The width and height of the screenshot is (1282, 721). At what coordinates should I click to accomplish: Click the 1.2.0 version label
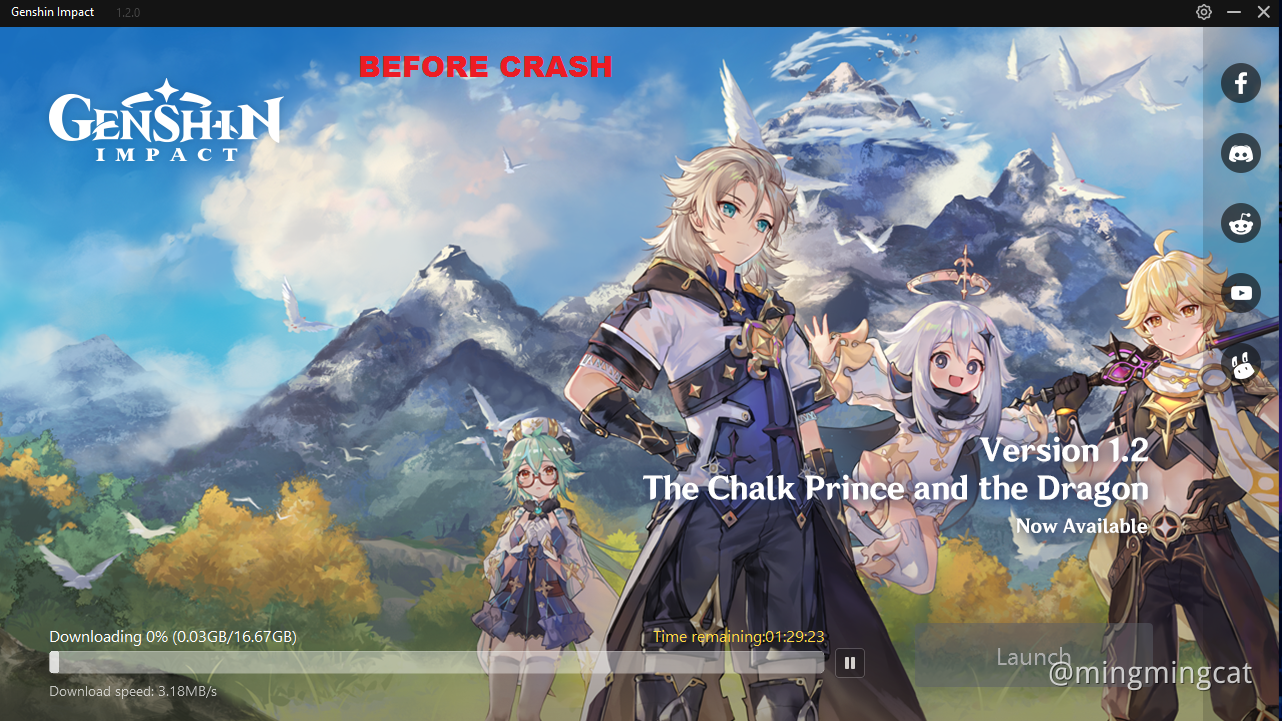(127, 12)
